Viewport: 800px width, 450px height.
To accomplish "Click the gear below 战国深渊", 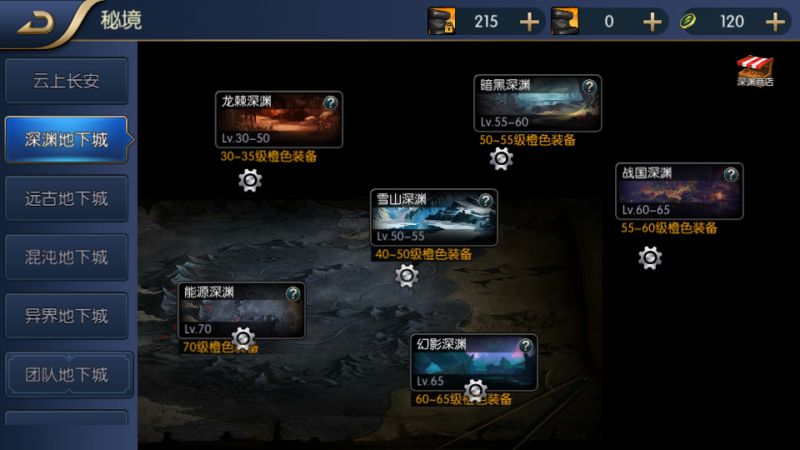I will [650, 257].
